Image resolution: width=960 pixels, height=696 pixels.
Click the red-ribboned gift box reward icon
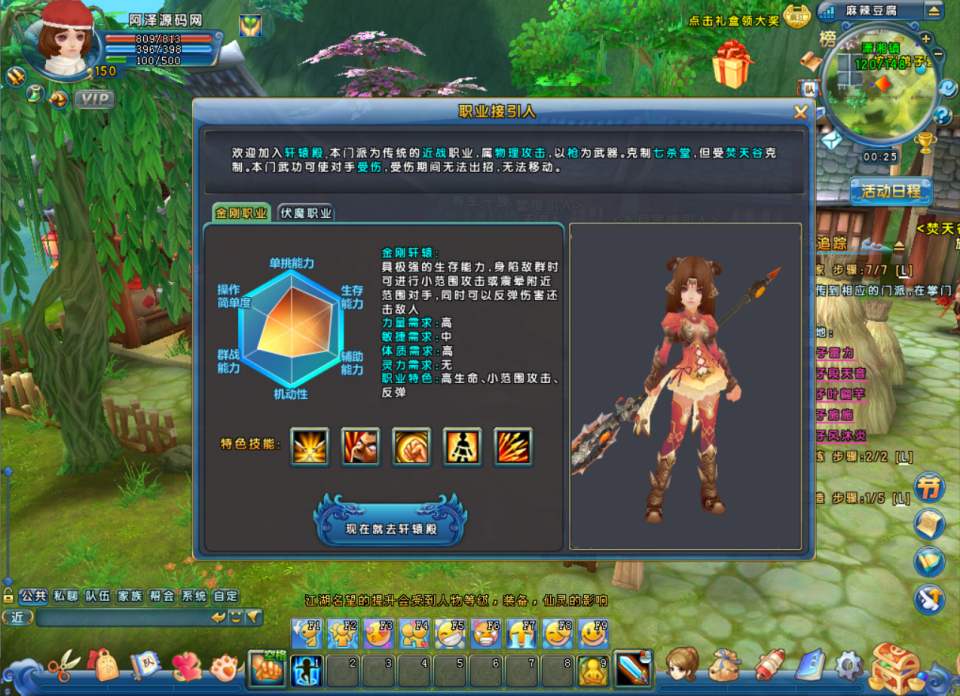(733, 64)
